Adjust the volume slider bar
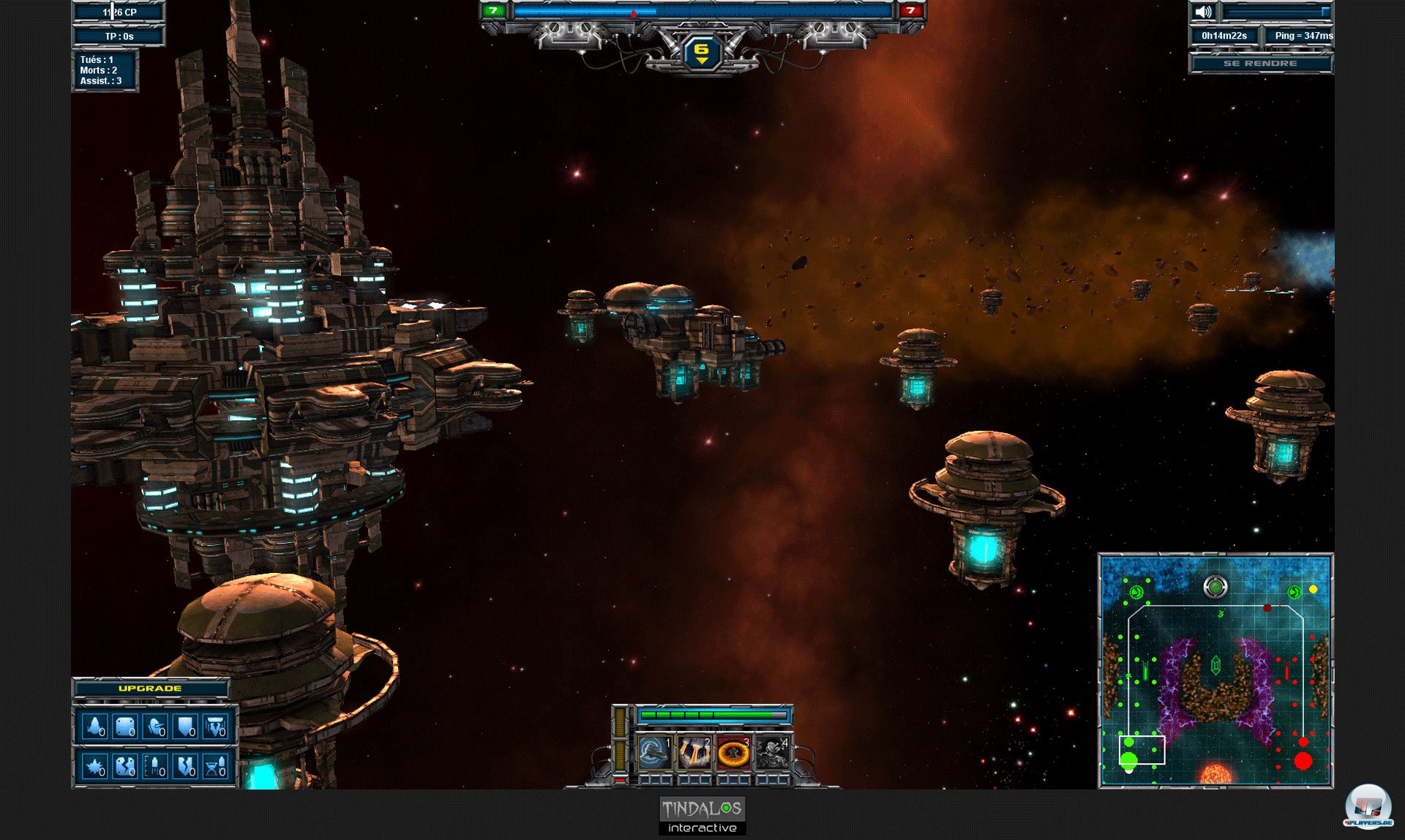Screen dimensions: 1405x840 pos(1276,12)
